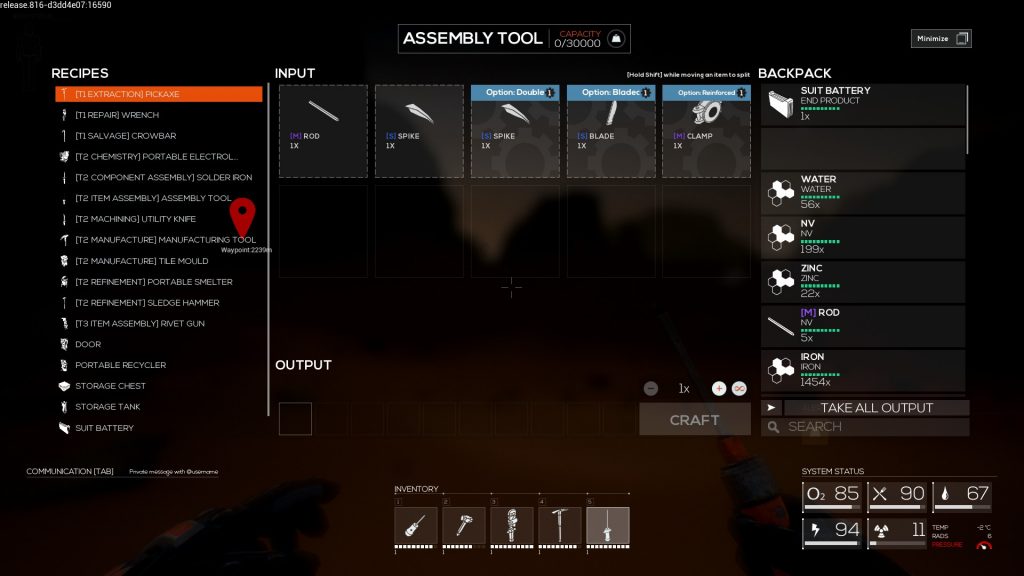1024x576 pixels.
Task: Increase the craft quantity with plus
Action: [718, 388]
